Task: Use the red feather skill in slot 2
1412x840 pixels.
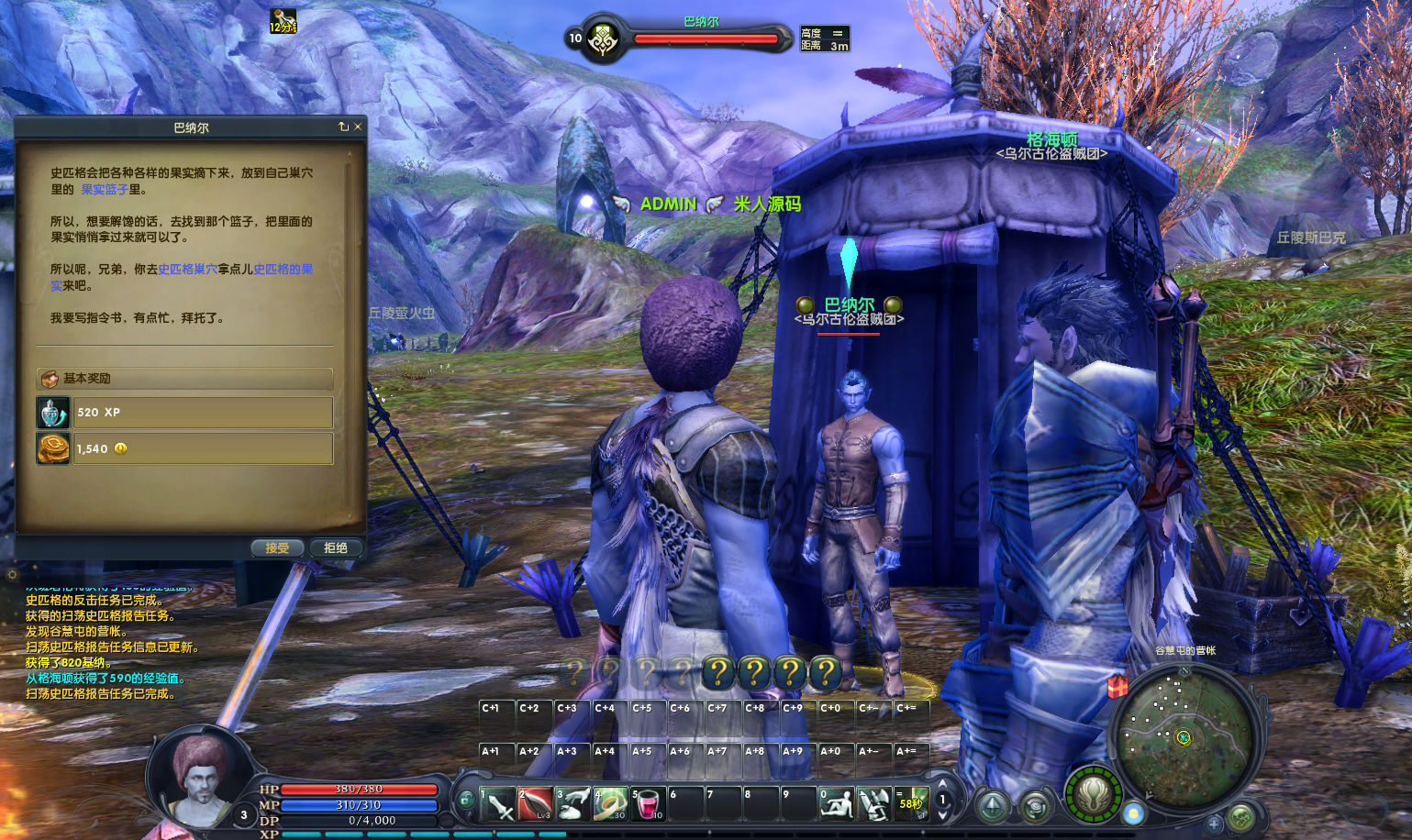Action: tap(535, 803)
